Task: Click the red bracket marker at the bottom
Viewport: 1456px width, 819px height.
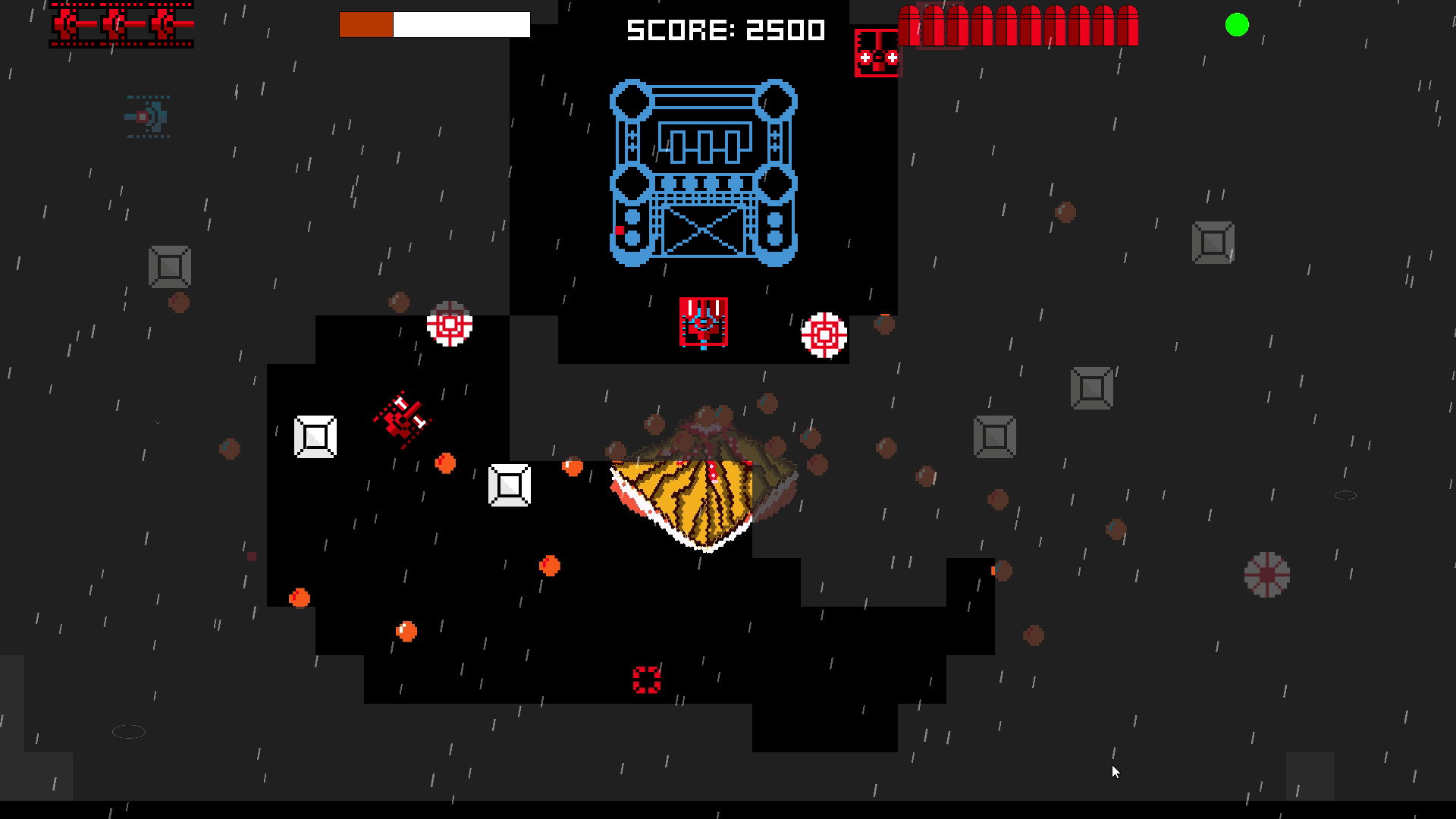Action: point(647,680)
